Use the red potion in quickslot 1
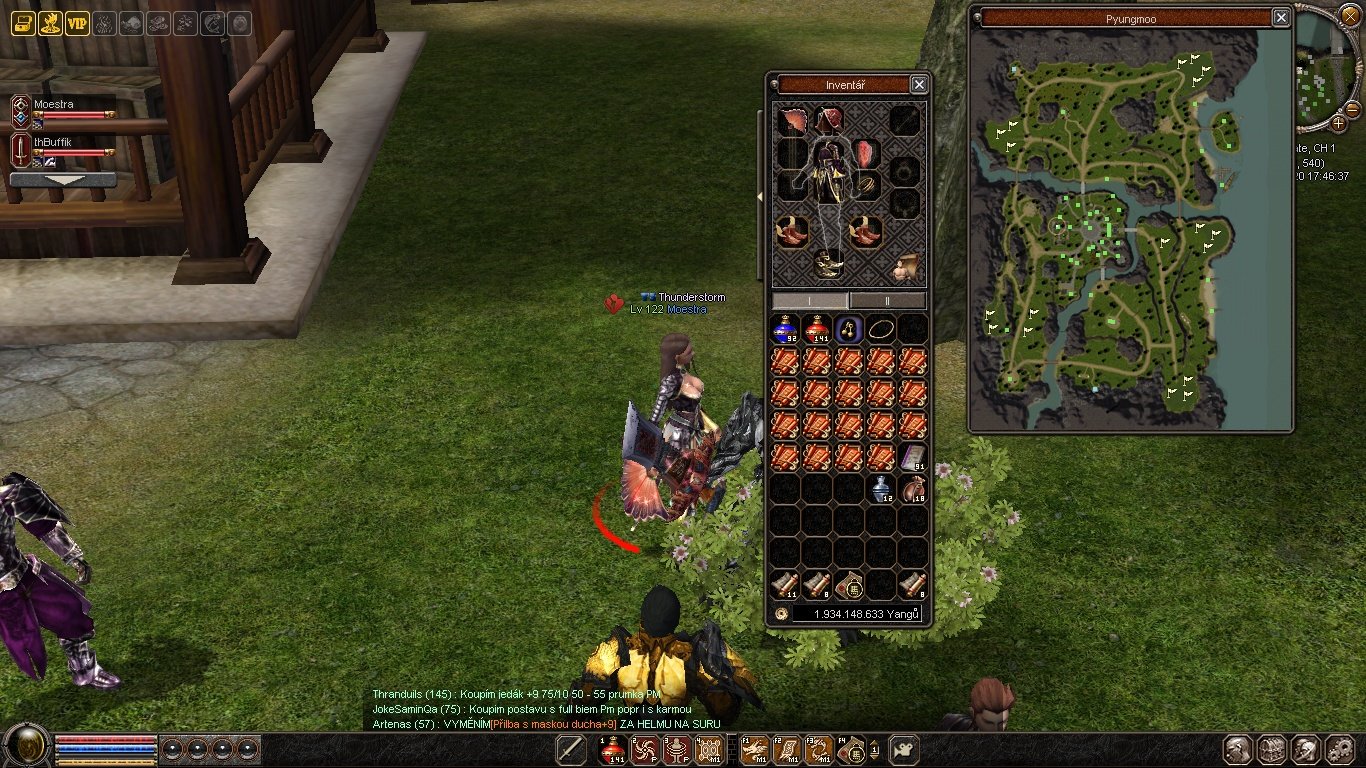This screenshot has width=1366, height=768. (613, 750)
